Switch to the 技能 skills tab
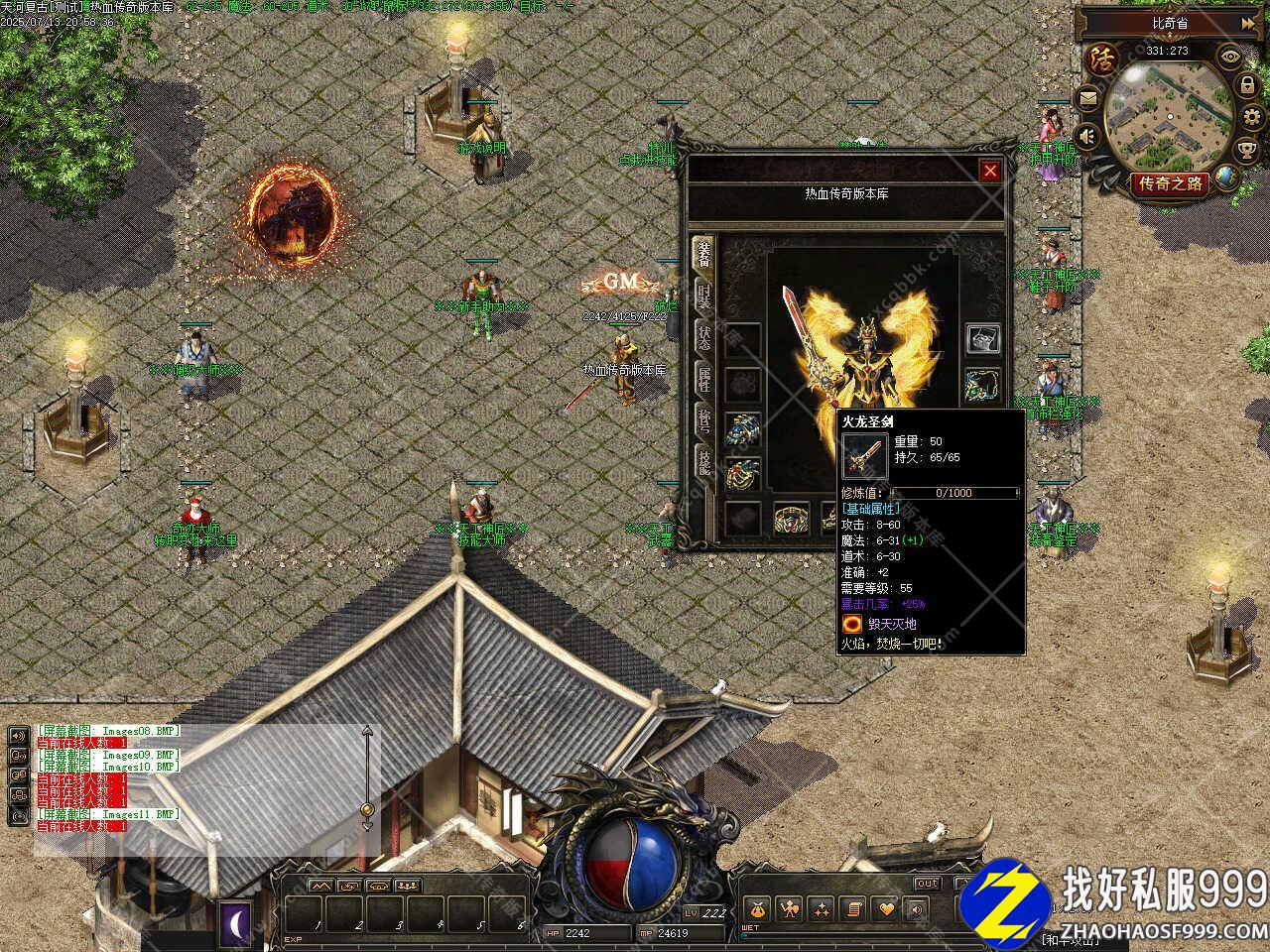1270x952 pixels. pyautogui.click(x=703, y=462)
